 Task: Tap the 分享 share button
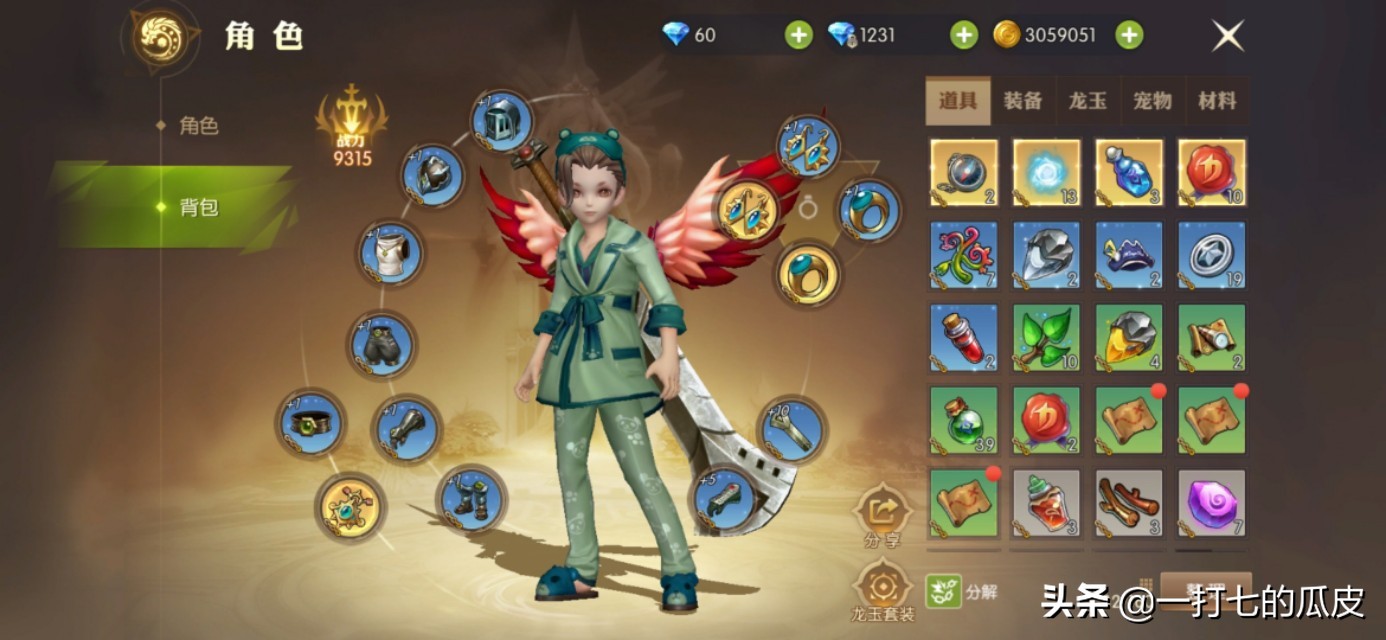click(x=882, y=514)
